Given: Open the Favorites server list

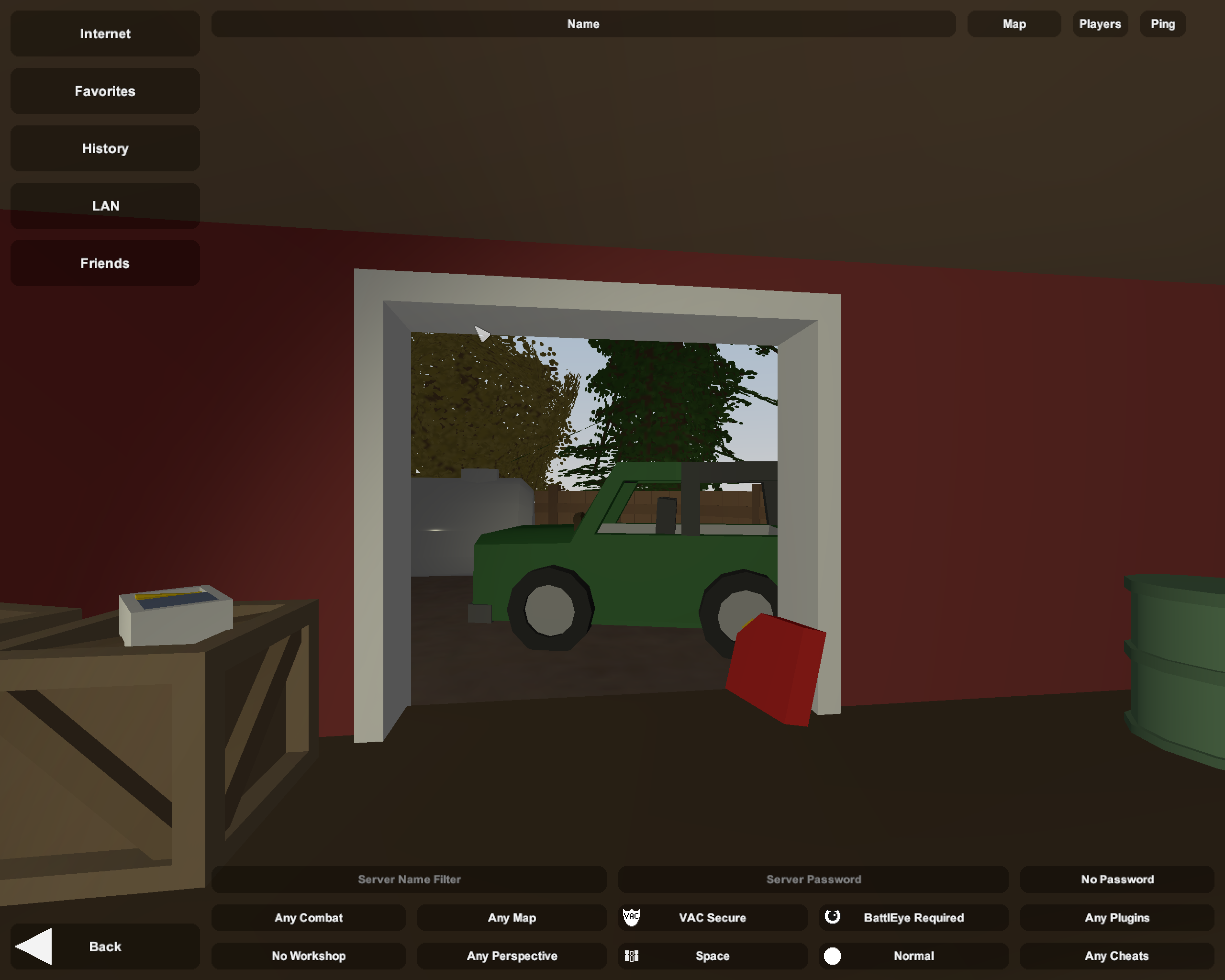Looking at the screenshot, I should pyautogui.click(x=104, y=91).
